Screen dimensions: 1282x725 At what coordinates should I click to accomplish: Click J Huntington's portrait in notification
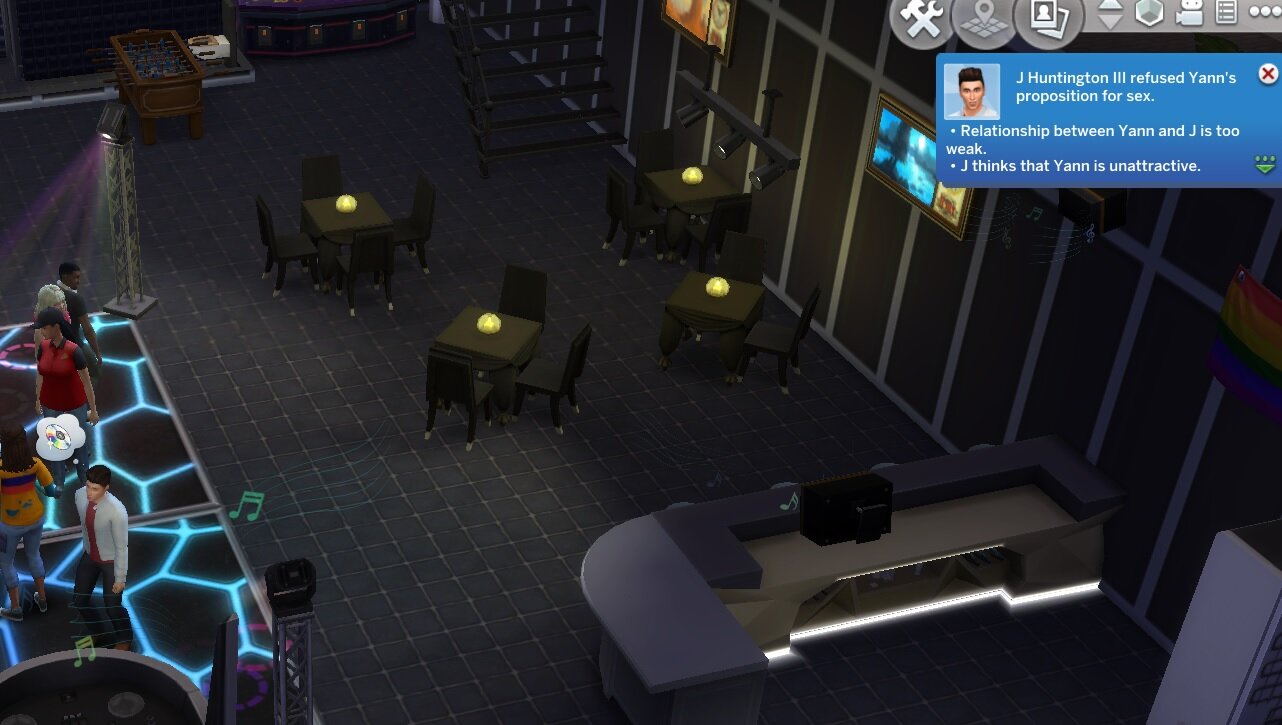tap(972, 92)
